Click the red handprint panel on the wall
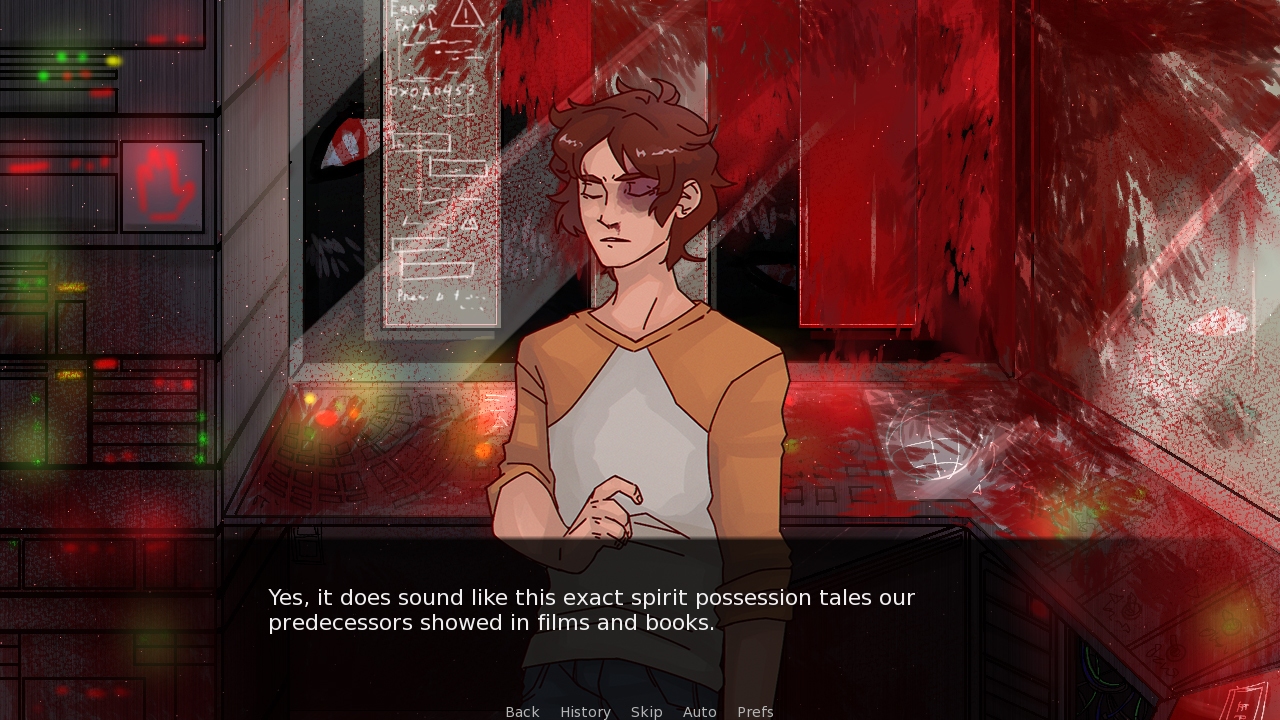The height and width of the screenshot is (720, 1280). tap(163, 186)
